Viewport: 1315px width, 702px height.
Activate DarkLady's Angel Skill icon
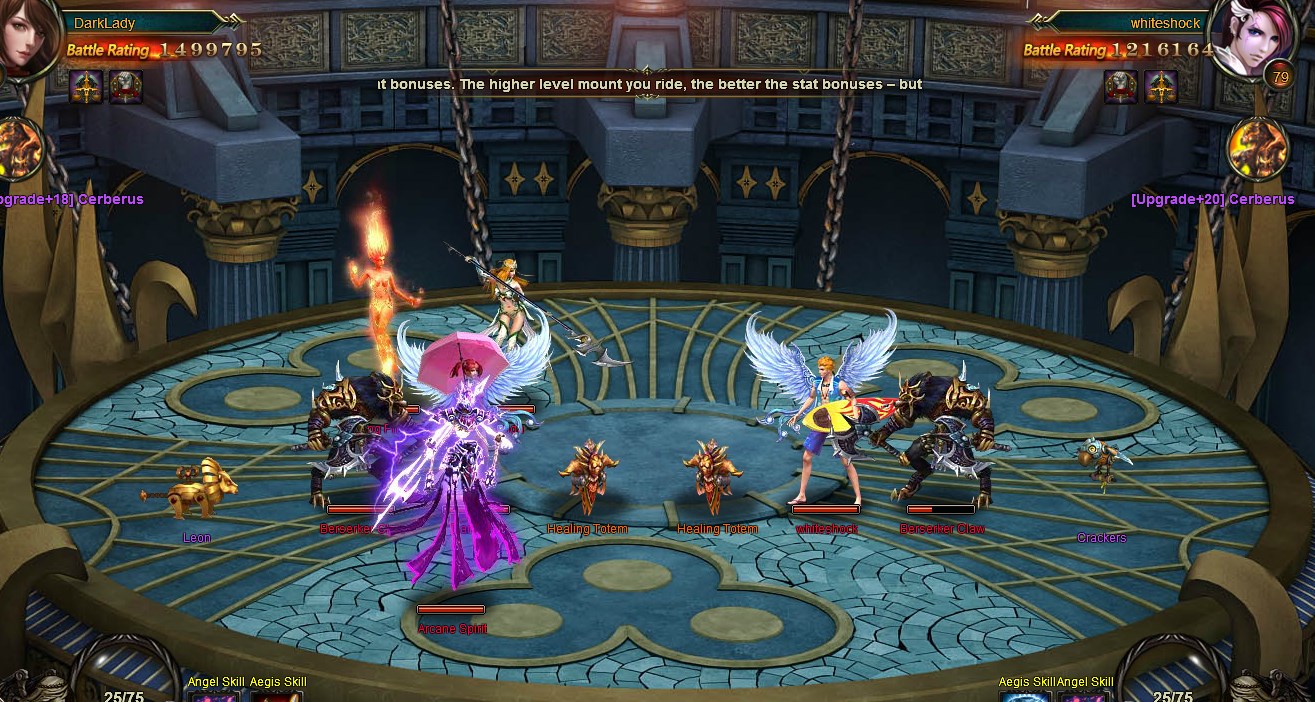(x=213, y=696)
